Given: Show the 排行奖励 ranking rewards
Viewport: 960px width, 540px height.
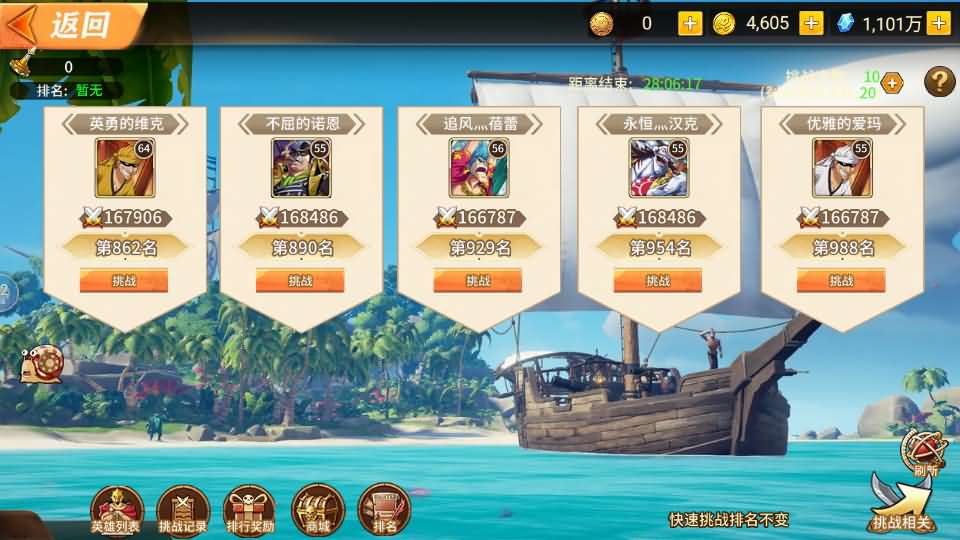Looking at the screenshot, I should pos(250,509).
